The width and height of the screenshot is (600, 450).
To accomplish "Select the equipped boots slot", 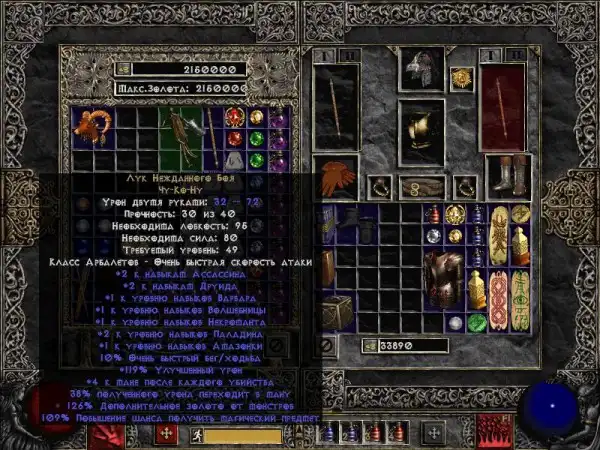I will pos(507,176).
